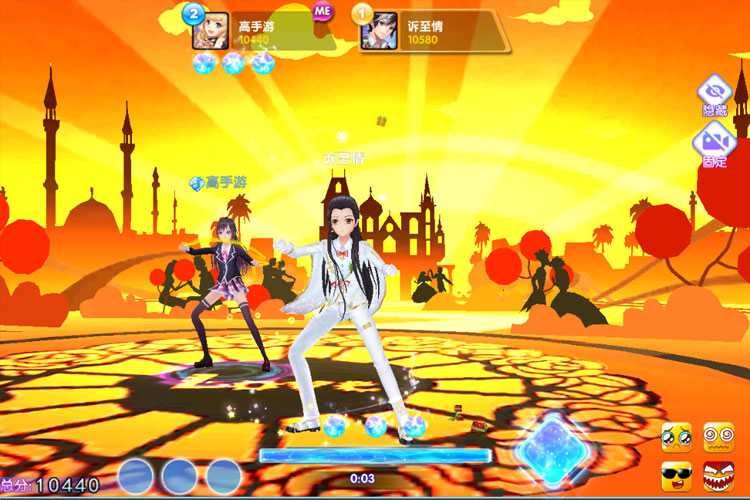Send the sunglasses emoji
750x500 pixels.
tap(677, 476)
